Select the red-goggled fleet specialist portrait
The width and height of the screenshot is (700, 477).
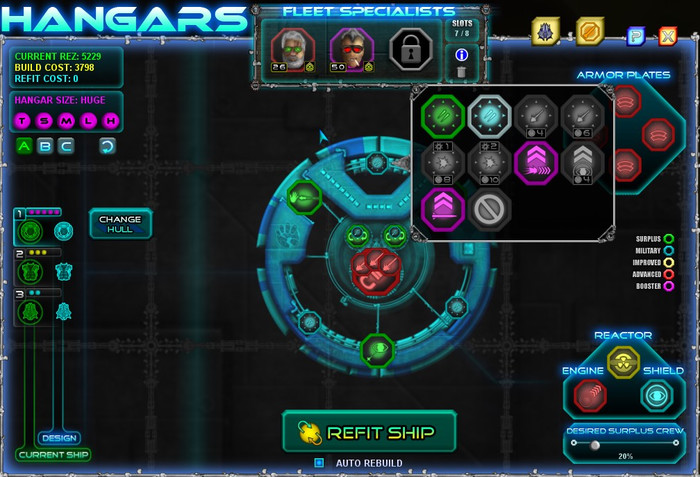pyautogui.click(x=351, y=48)
